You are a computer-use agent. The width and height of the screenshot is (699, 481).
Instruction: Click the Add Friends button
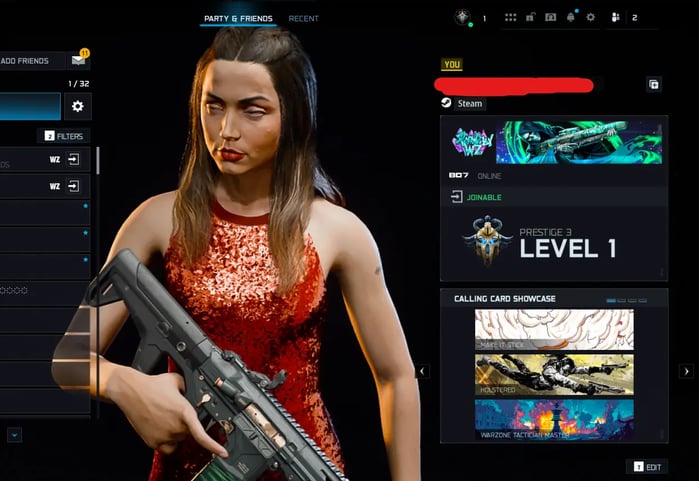pyautogui.click(x=26, y=61)
